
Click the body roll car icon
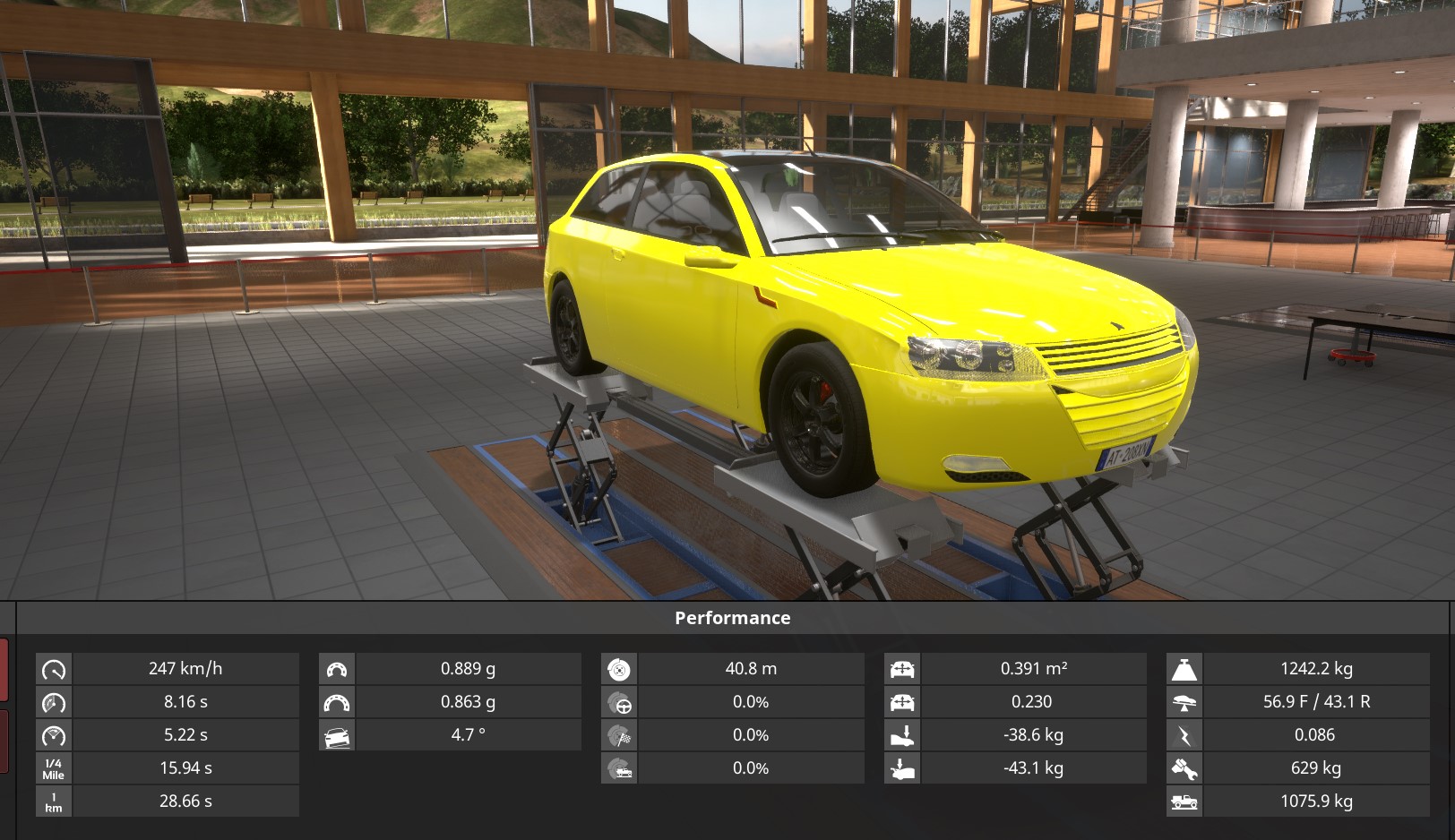pyautogui.click(x=337, y=736)
